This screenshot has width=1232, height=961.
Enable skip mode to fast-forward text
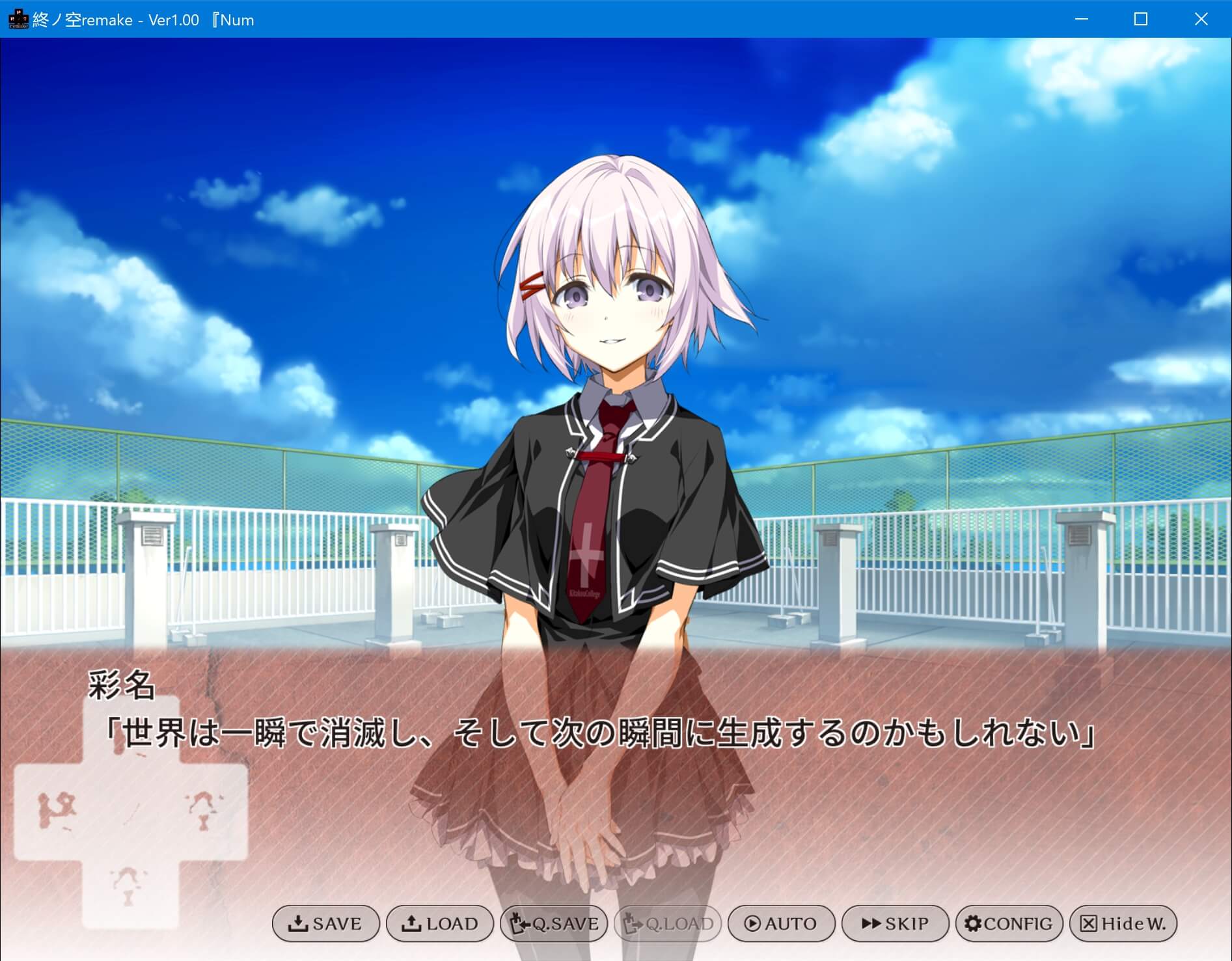(x=895, y=924)
